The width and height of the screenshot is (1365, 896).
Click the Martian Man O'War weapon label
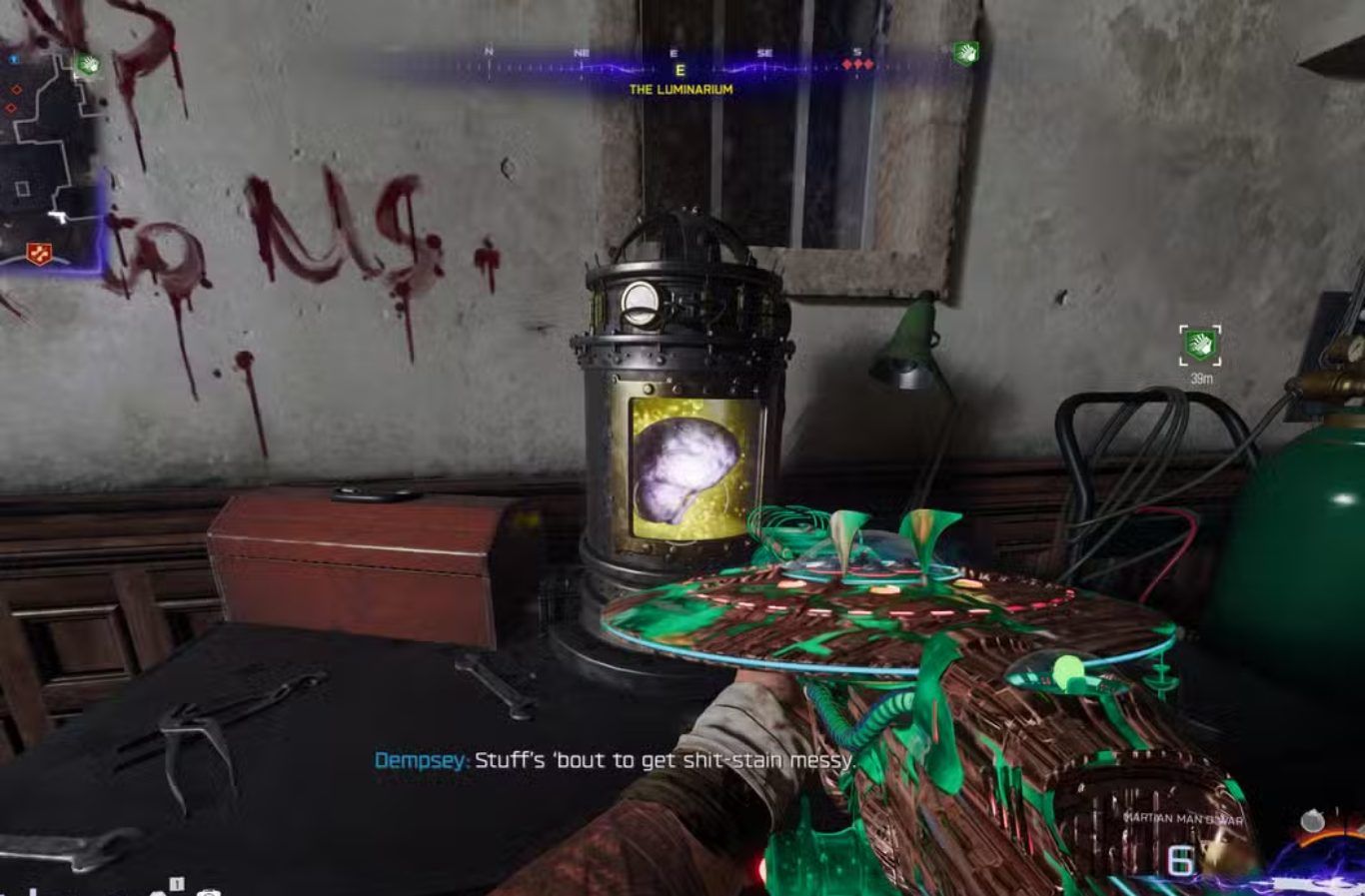1183,819
